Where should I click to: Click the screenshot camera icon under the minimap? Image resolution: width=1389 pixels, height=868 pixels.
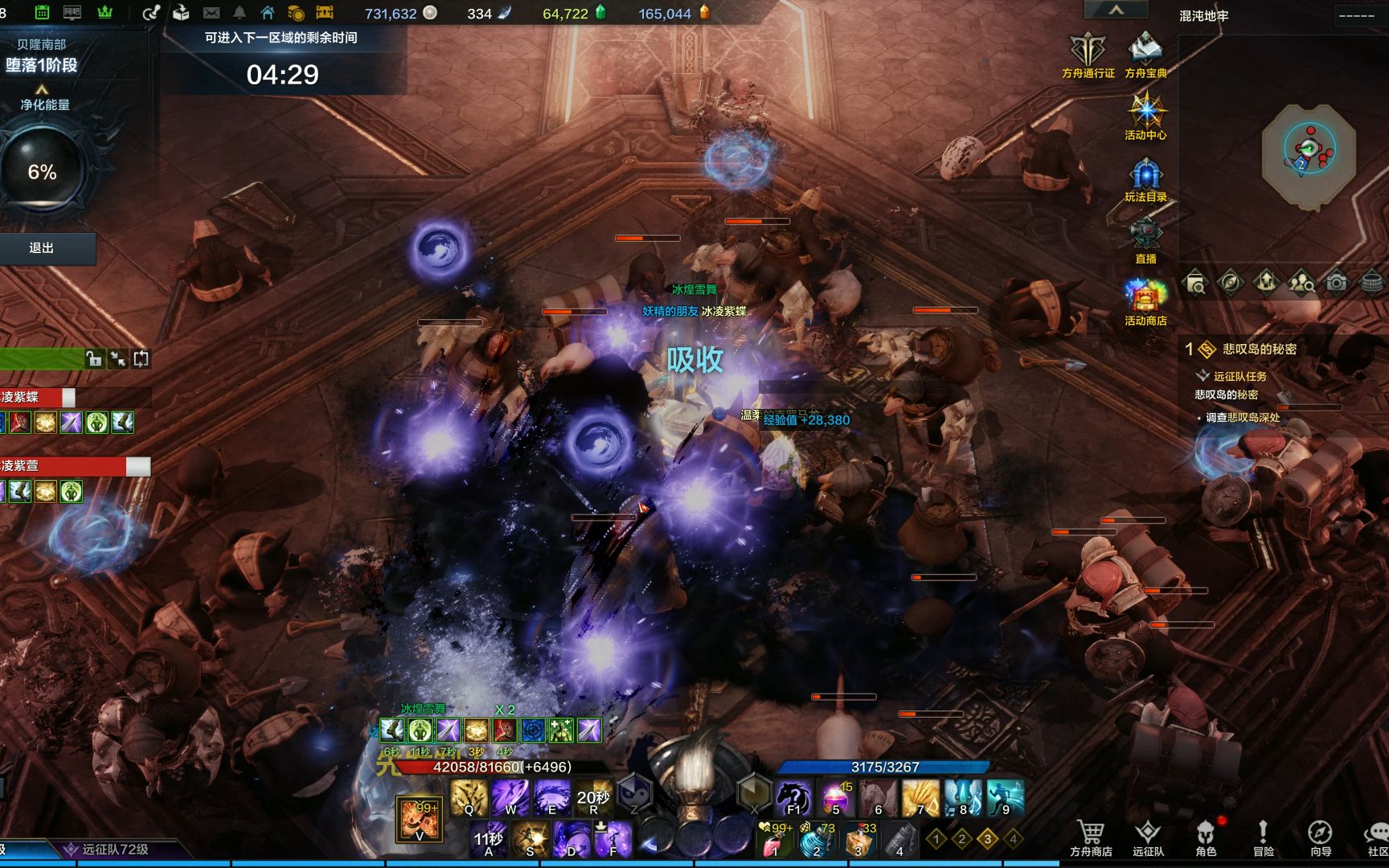1336,283
